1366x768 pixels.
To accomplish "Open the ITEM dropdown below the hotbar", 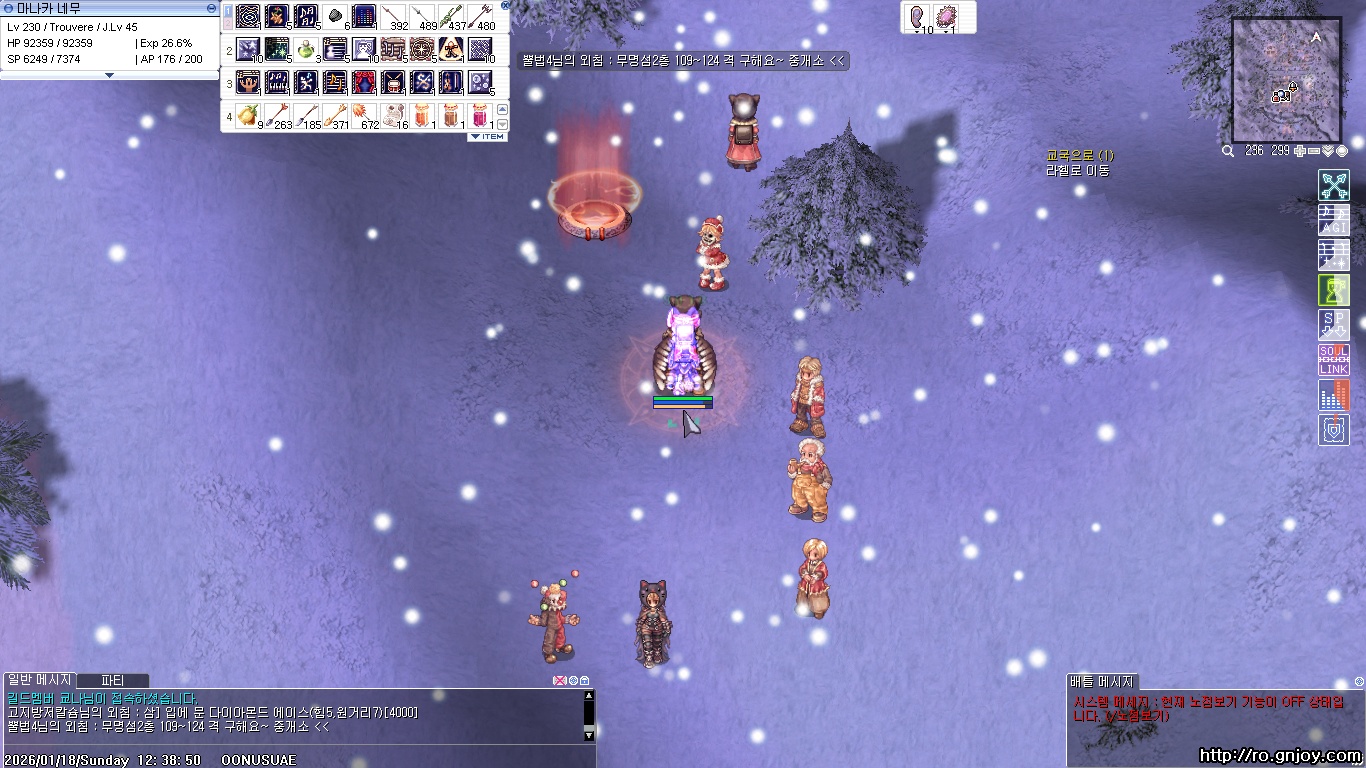I will pyautogui.click(x=488, y=137).
